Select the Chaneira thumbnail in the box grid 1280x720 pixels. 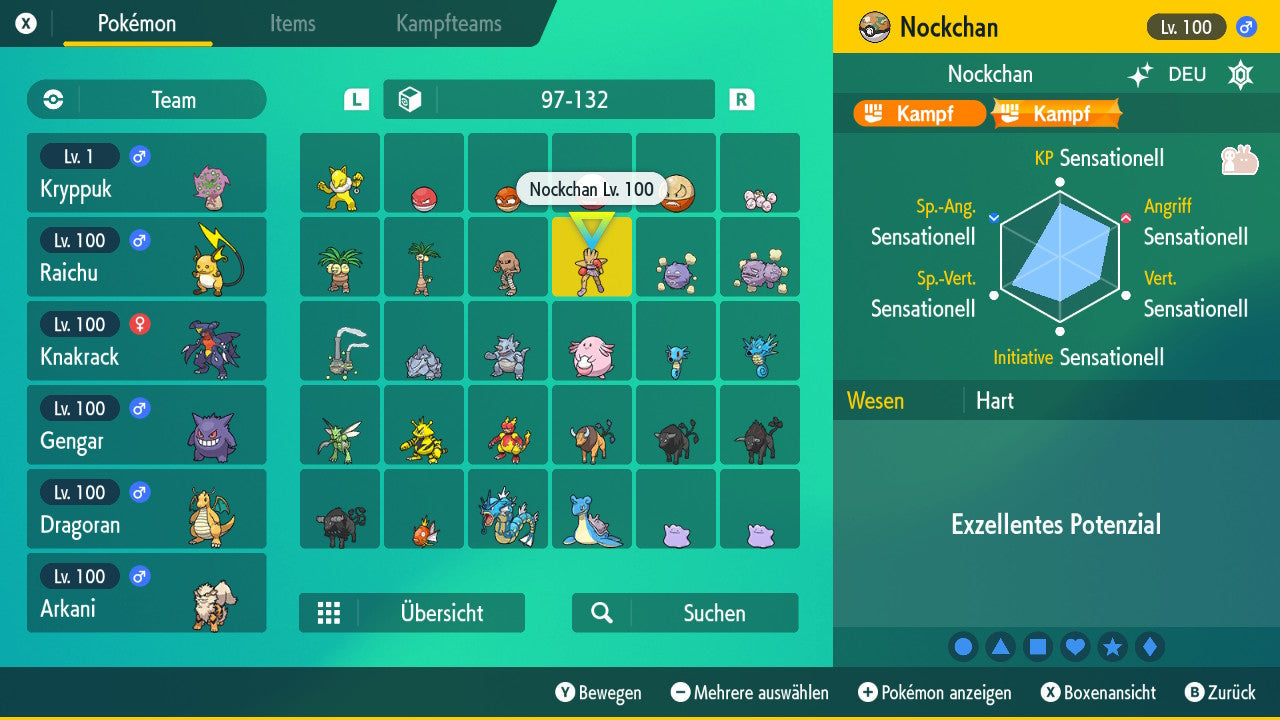pos(592,341)
